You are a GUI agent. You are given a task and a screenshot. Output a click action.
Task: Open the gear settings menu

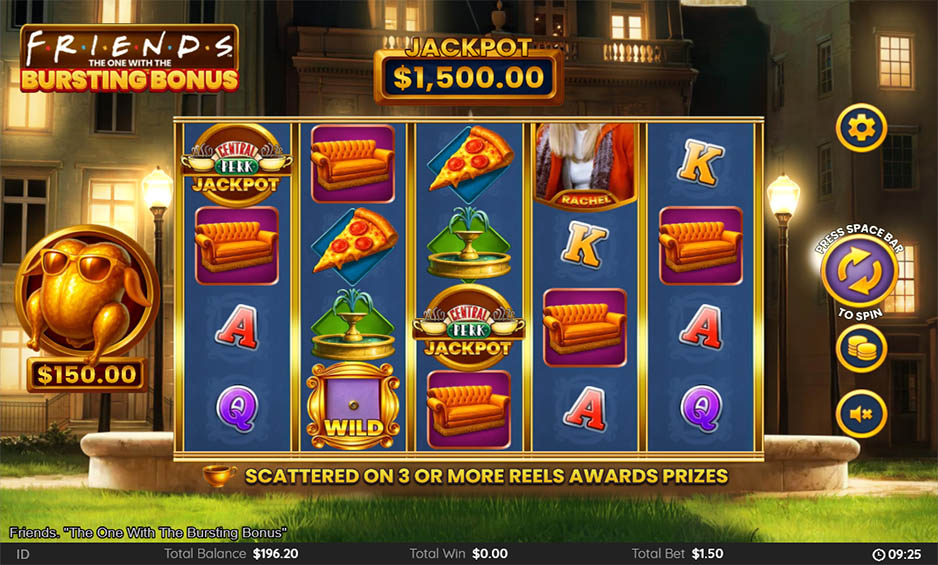[x=861, y=128]
